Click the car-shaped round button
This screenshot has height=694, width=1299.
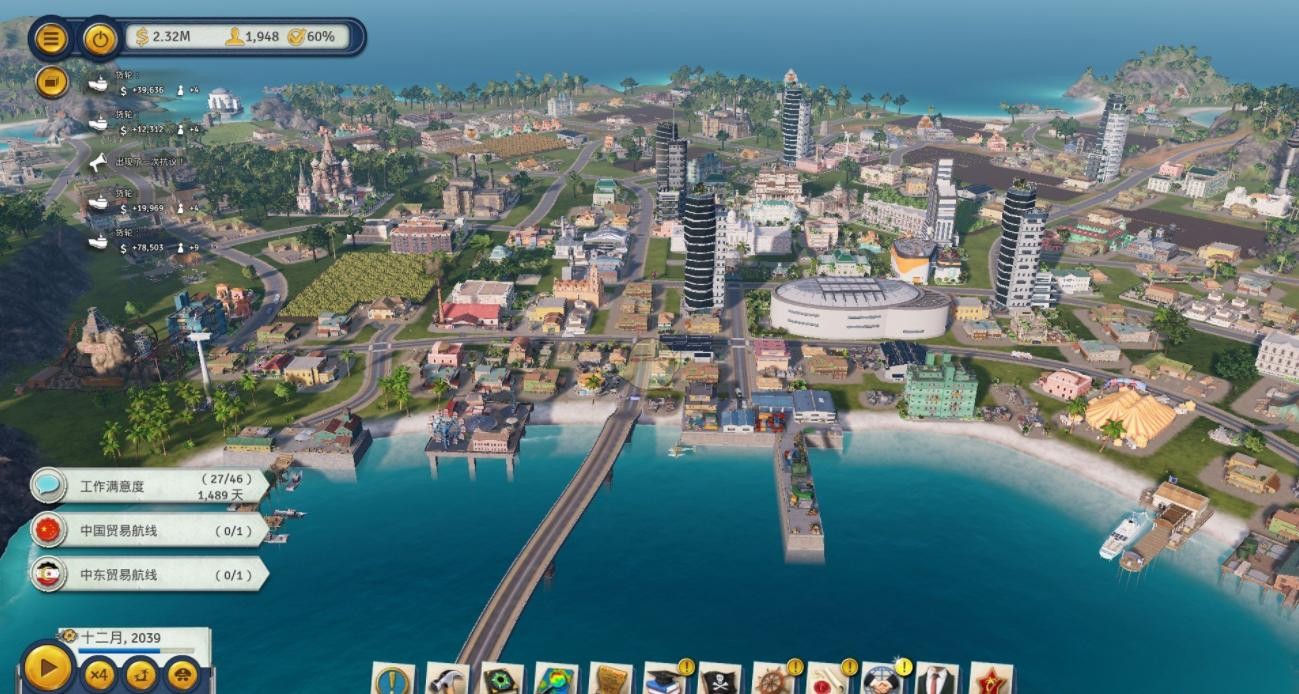(182, 675)
